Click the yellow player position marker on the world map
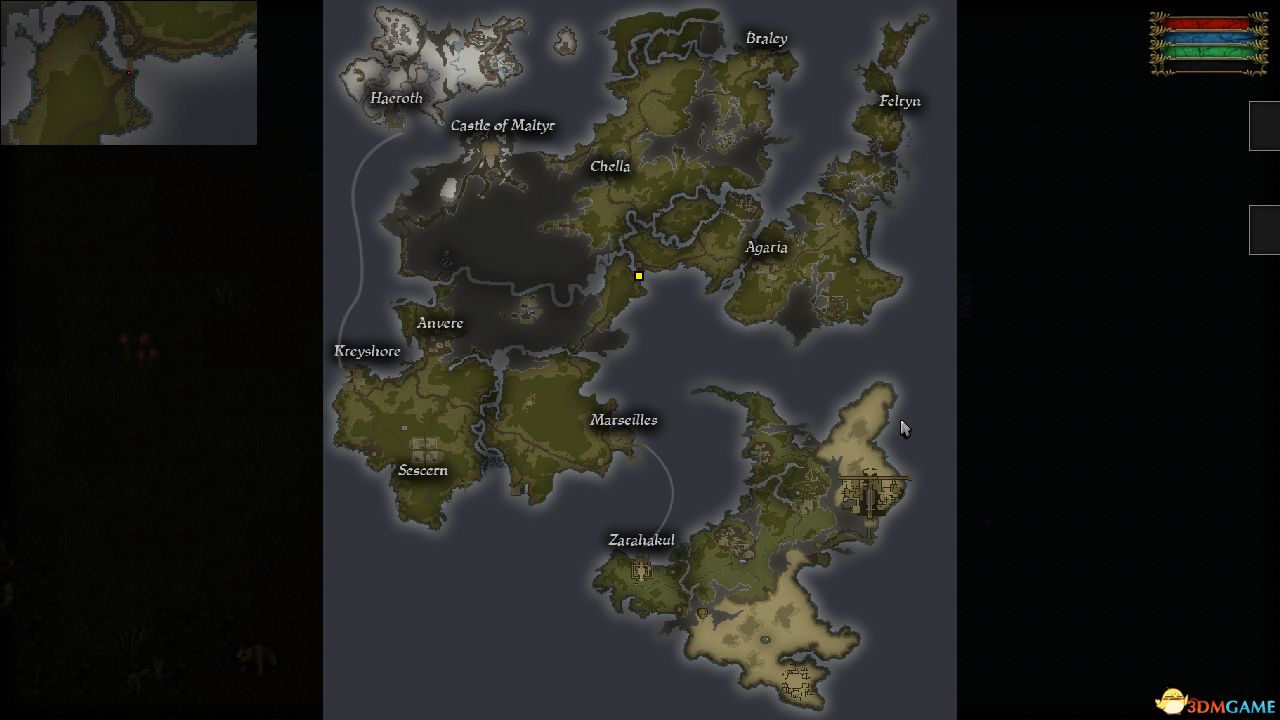The width and height of the screenshot is (1280, 720). coord(638,275)
